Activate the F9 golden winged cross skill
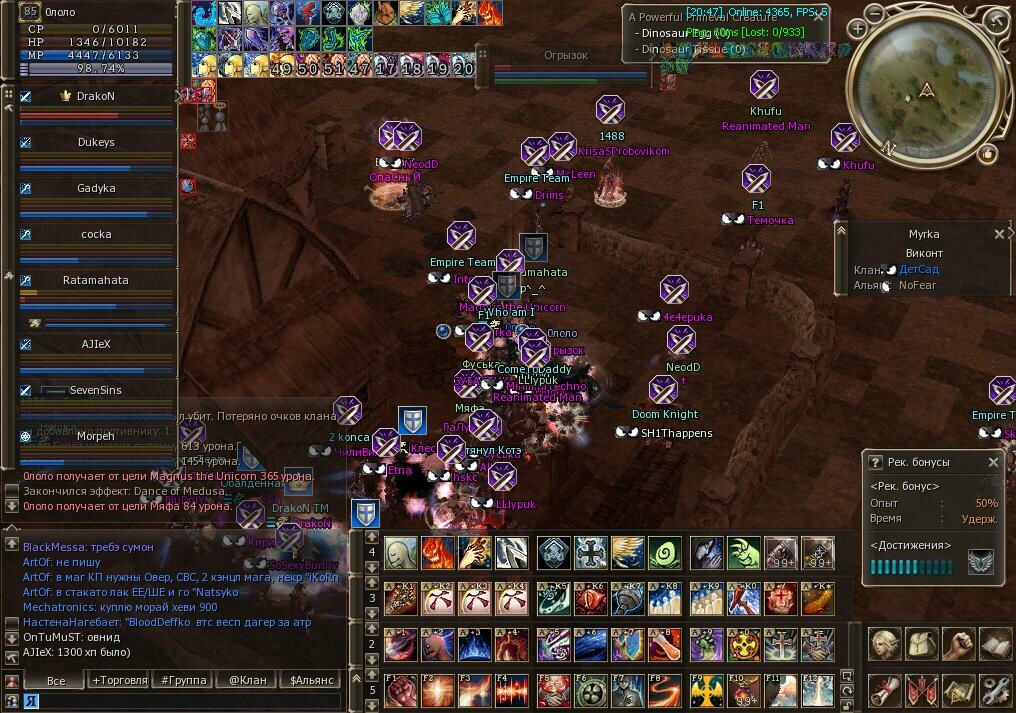 point(708,691)
